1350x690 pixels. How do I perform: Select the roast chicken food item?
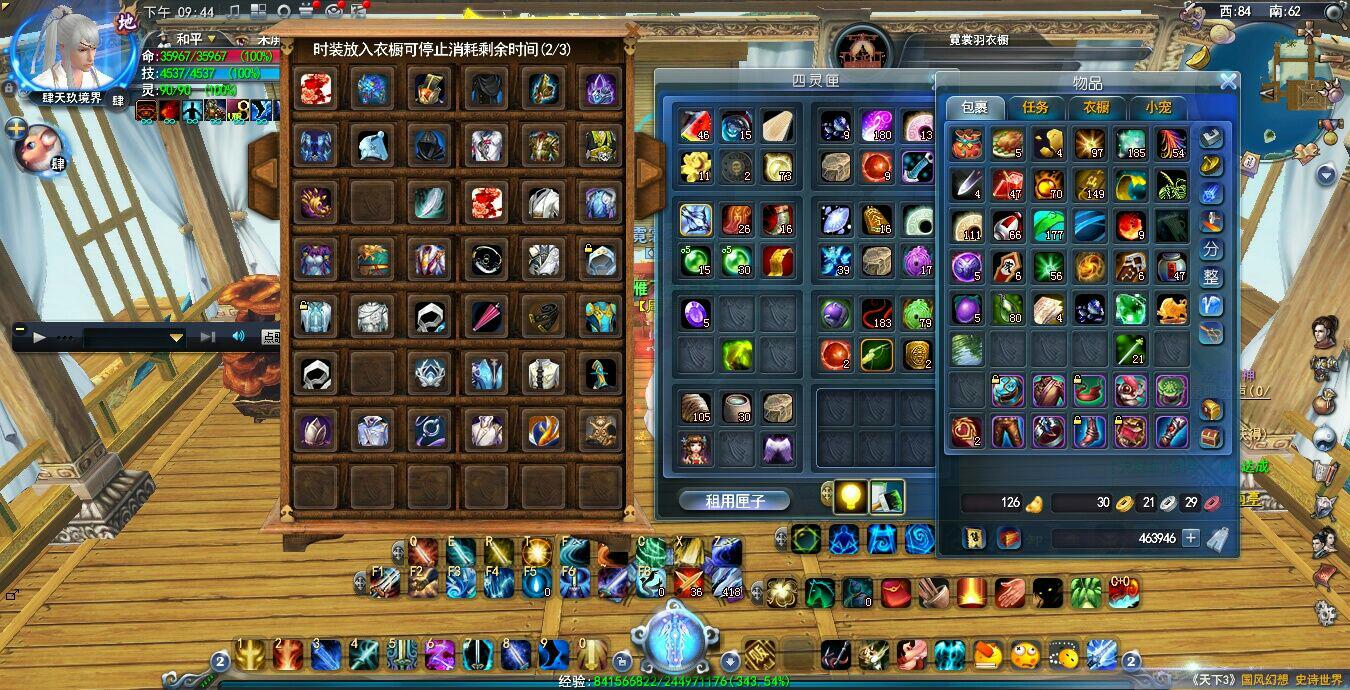[x=1007, y=144]
